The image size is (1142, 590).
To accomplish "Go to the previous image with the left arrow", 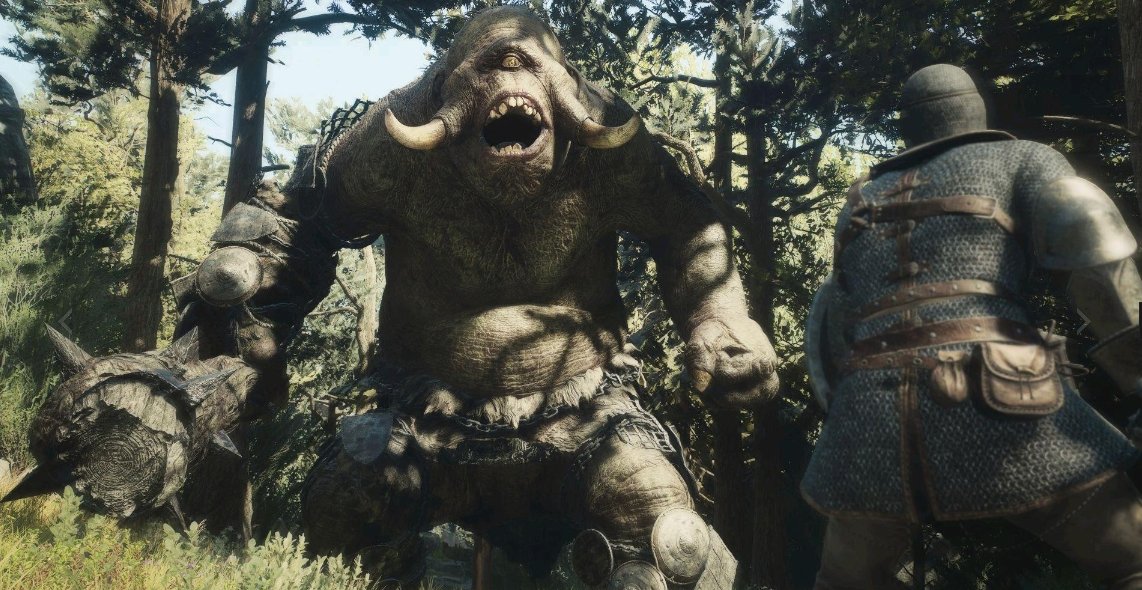I will point(65,321).
